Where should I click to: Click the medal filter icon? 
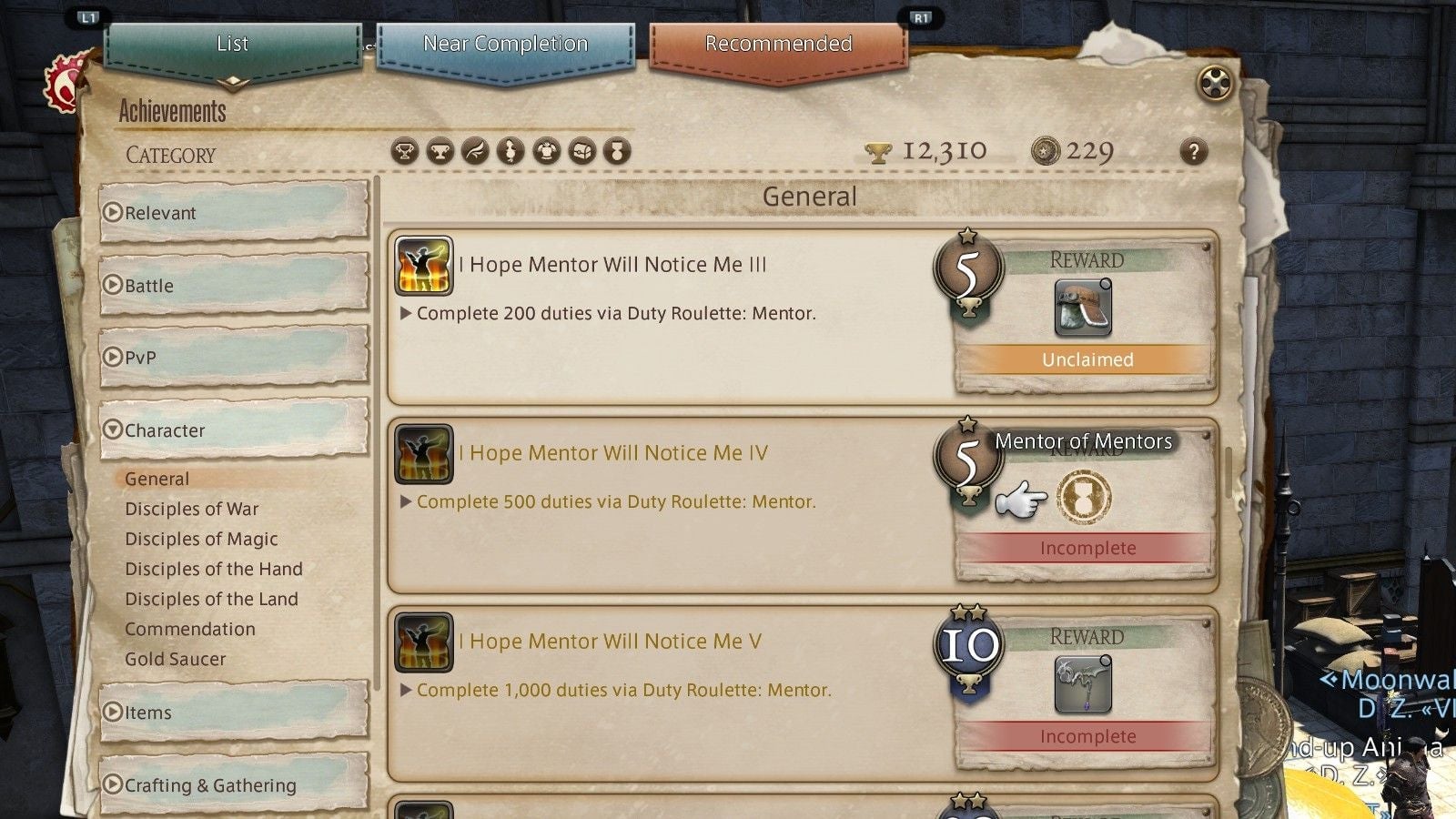(617, 152)
